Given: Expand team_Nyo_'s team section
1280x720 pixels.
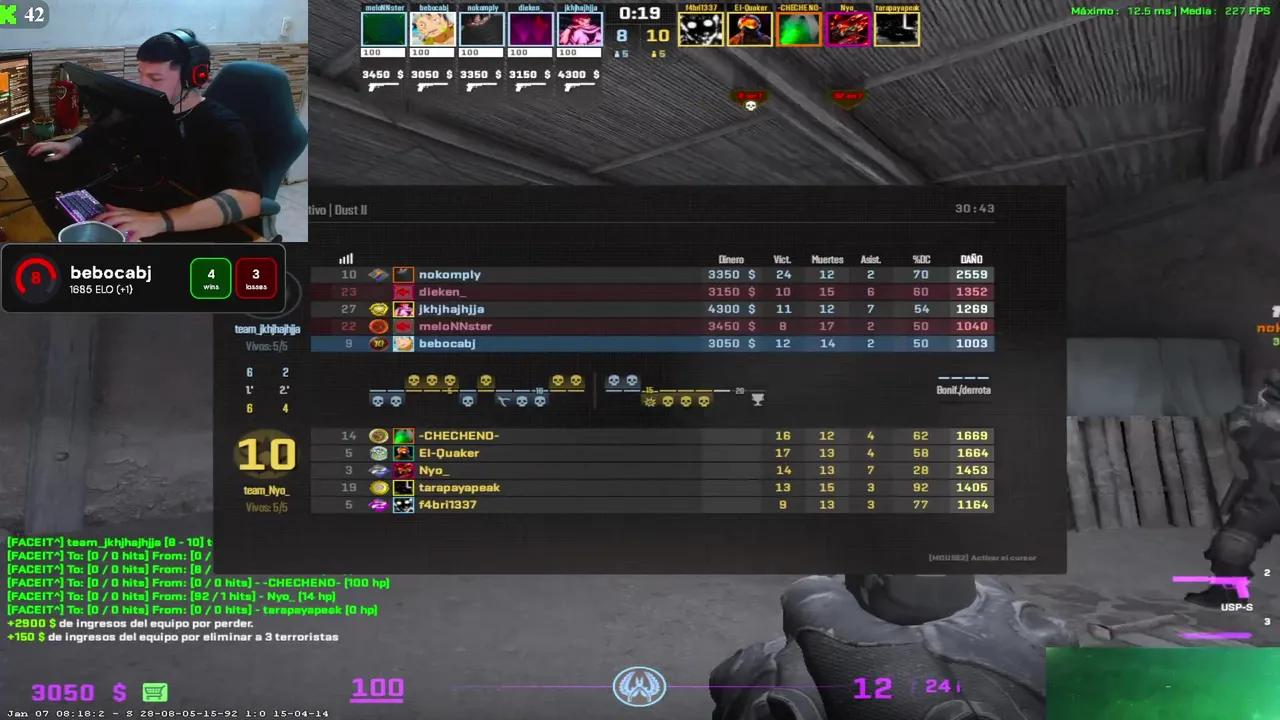Looking at the screenshot, I should (x=267, y=489).
